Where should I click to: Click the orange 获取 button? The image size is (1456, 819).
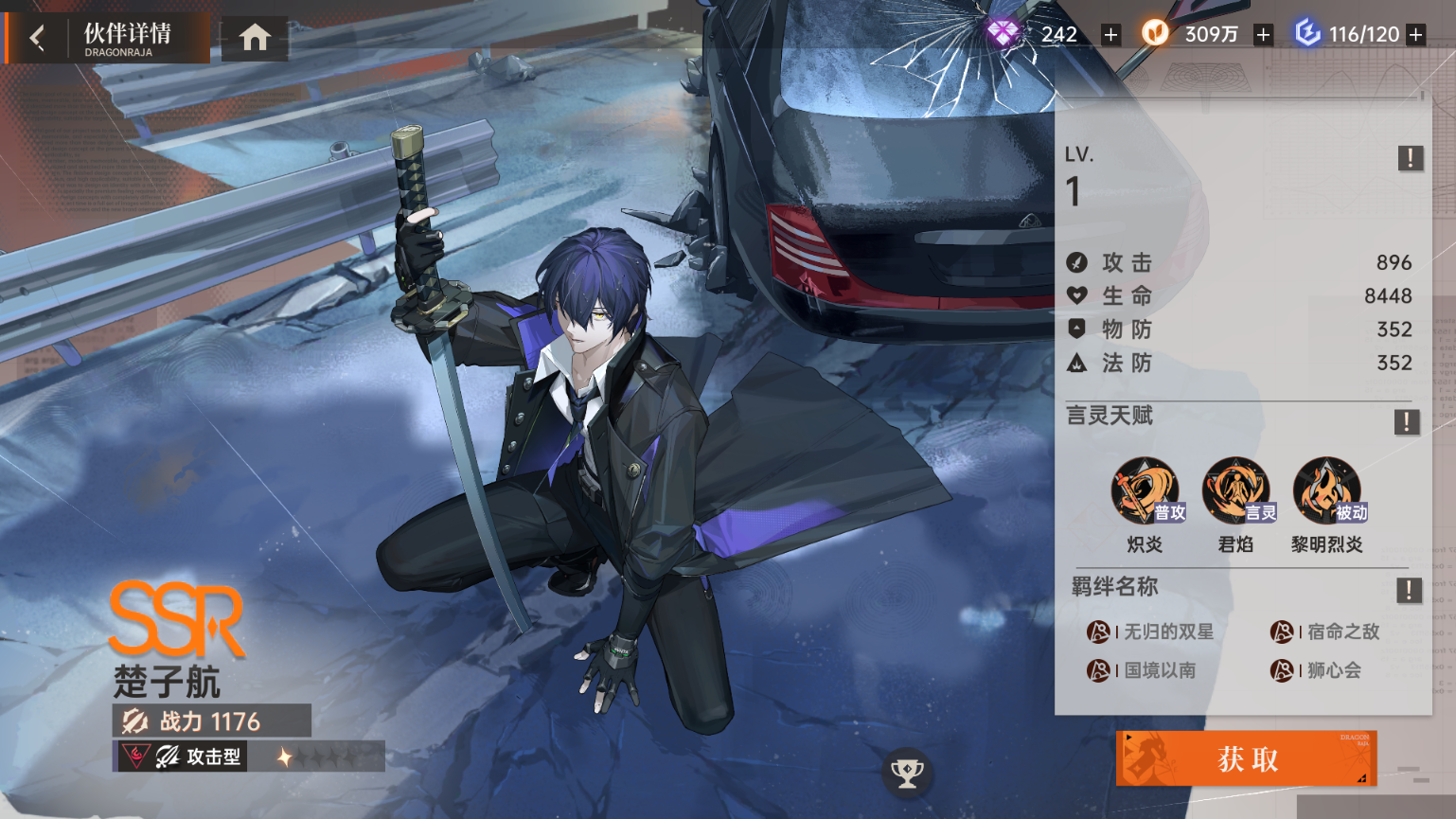point(1246,758)
